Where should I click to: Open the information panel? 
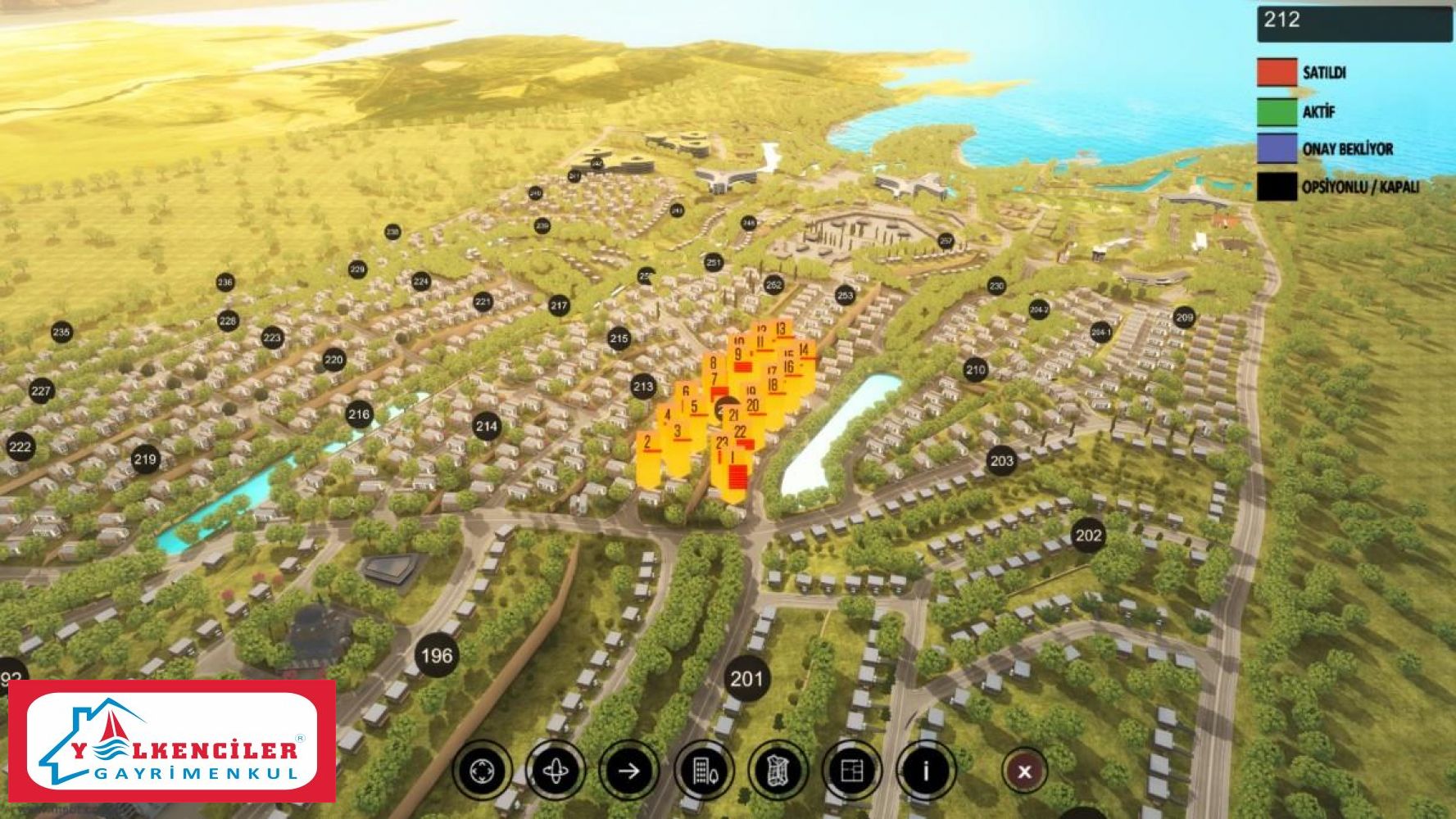pyautogui.click(x=926, y=771)
